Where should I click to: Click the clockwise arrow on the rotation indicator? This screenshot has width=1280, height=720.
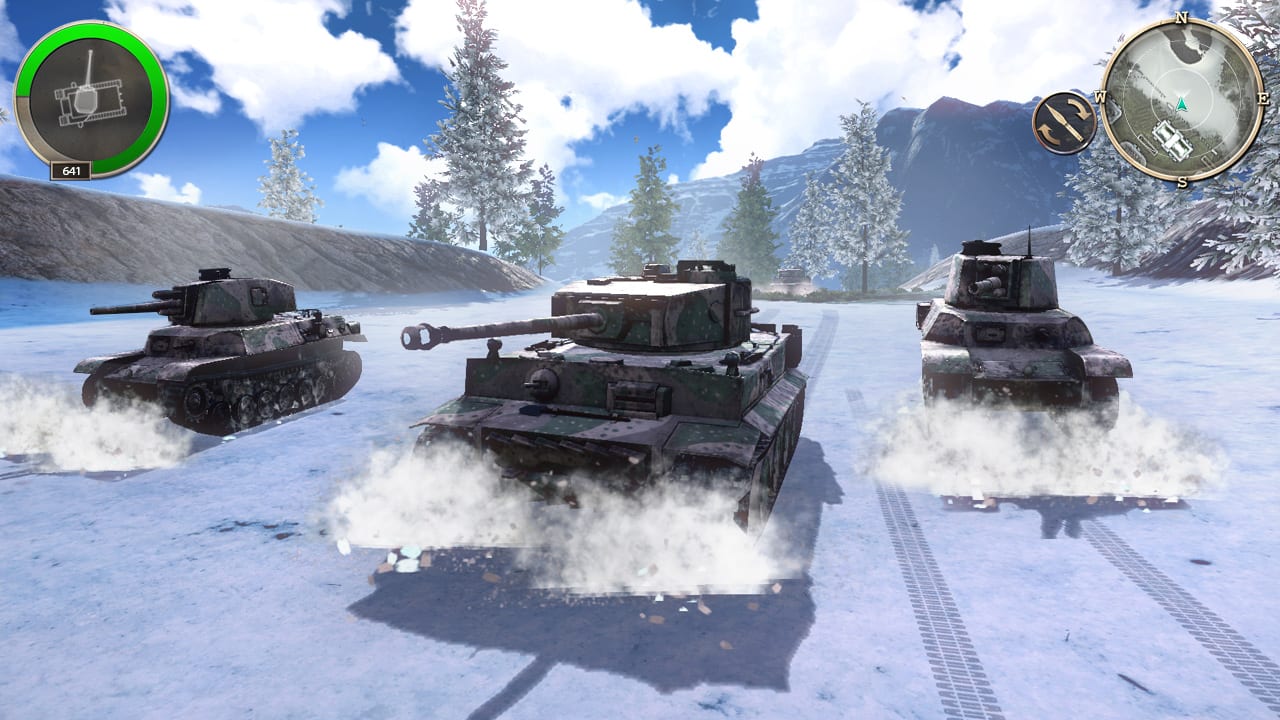[x=1079, y=108]
